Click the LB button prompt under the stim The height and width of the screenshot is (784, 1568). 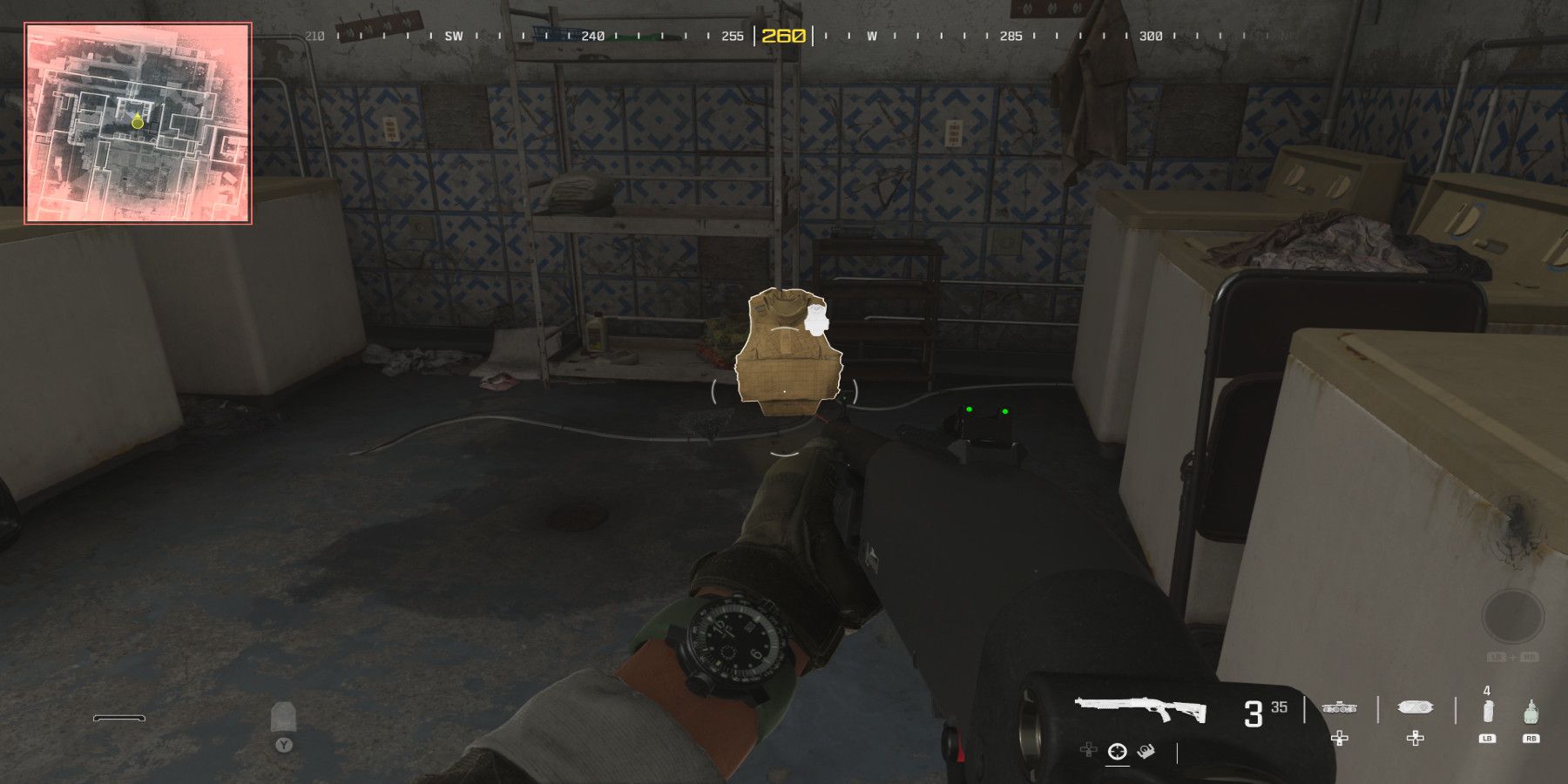point(1487,739)
